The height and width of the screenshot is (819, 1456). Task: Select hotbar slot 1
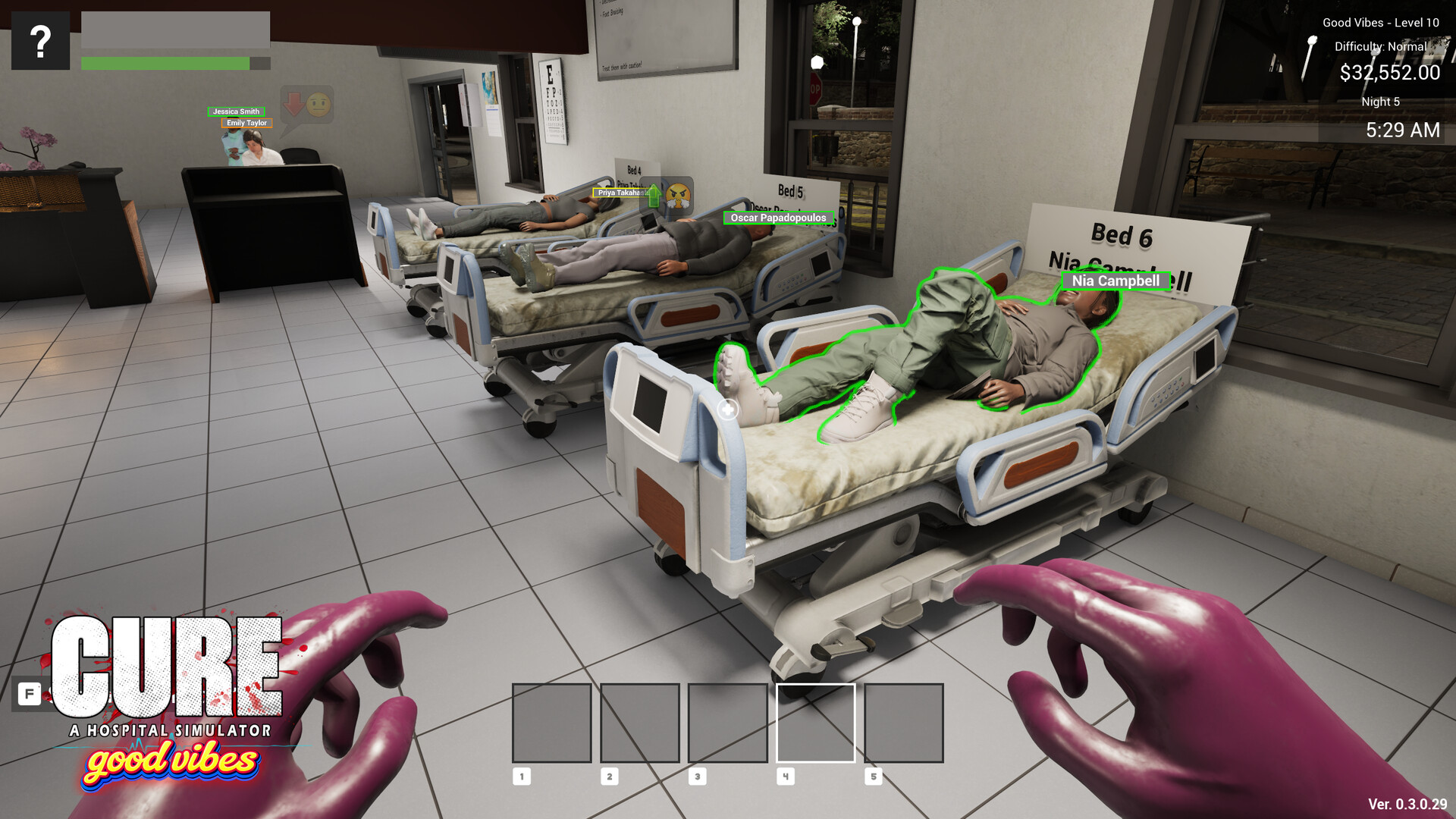[x=552, y=722]
